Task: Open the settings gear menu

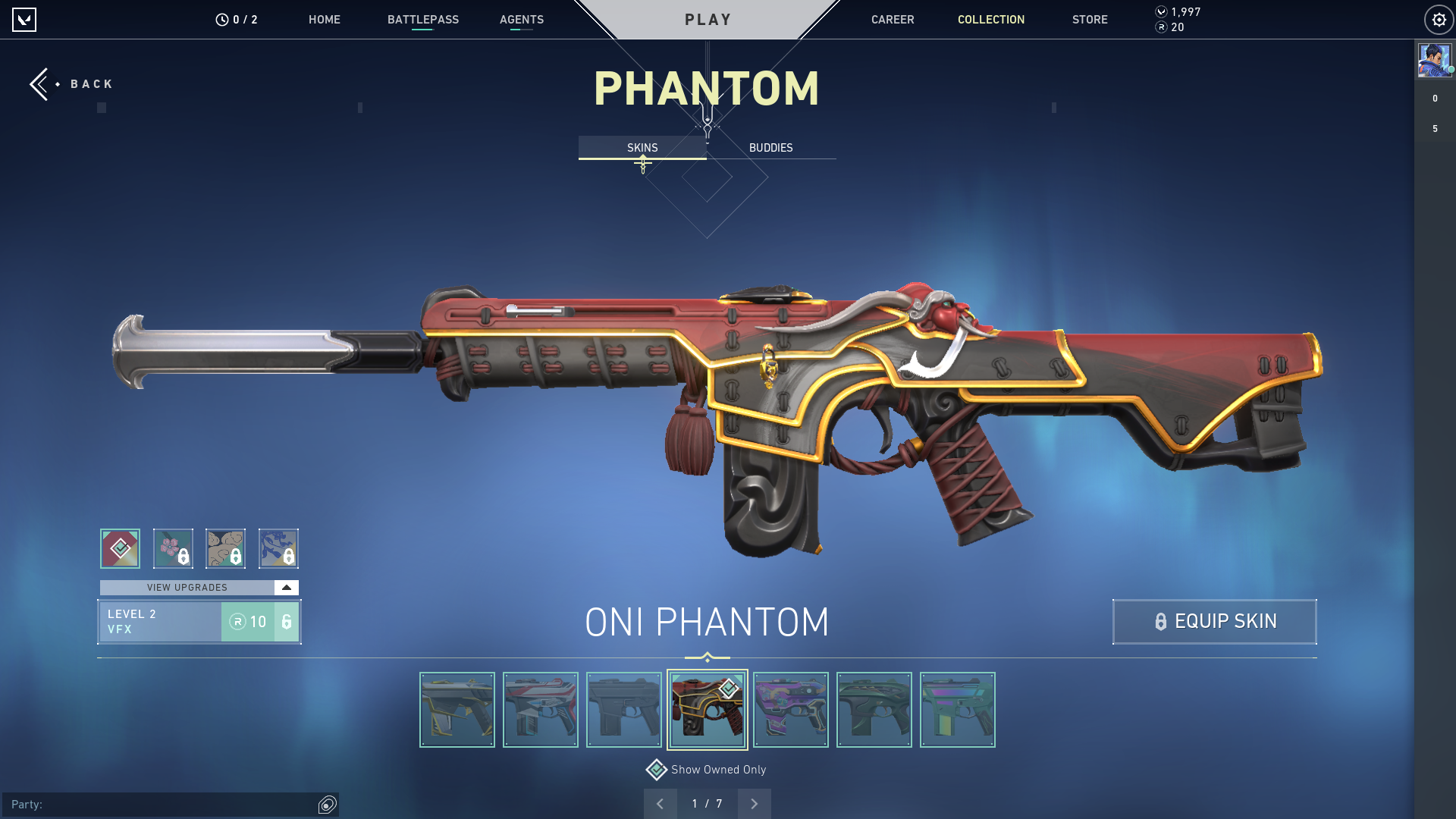Action: click(1439, 19)
